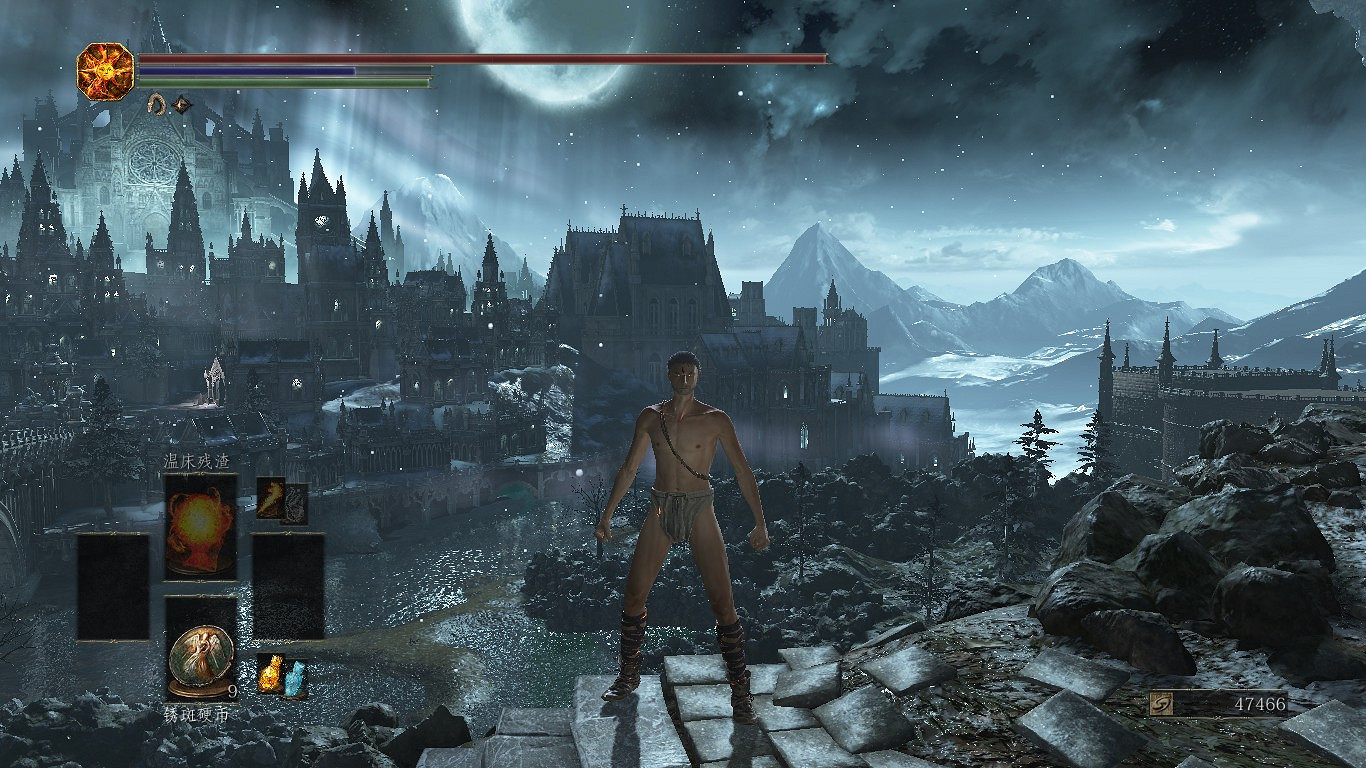Screen dimensions: 1366x768
Task: Select the 温床残渣 fire spell slot
Action: (x=201, y=526)
